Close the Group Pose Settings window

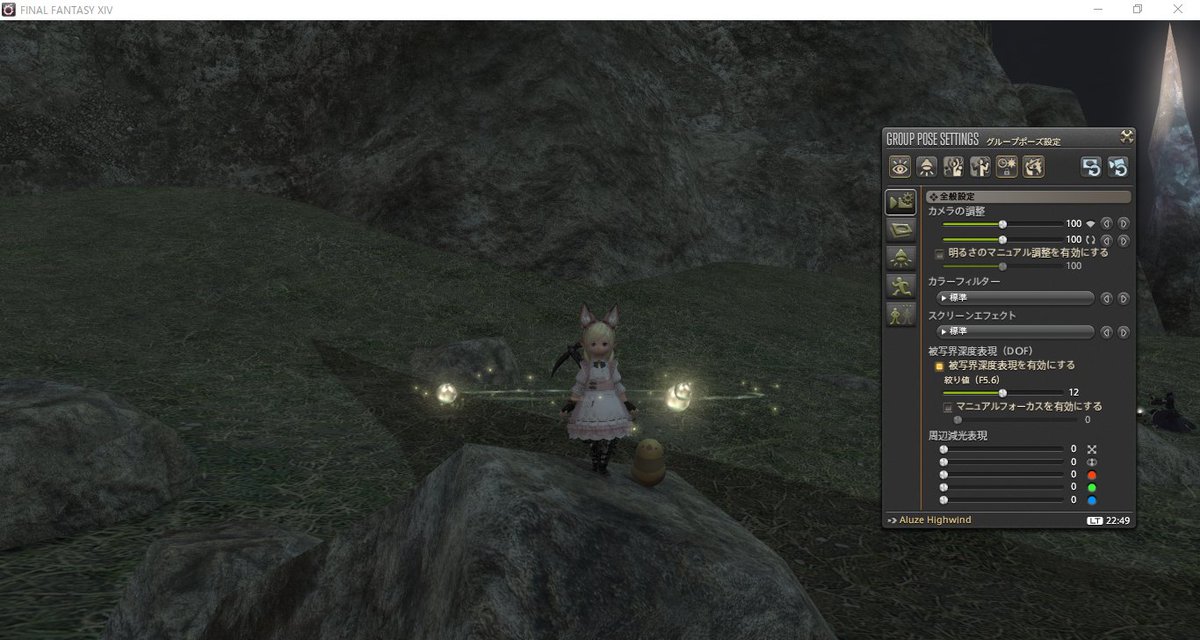point(1126,138)
